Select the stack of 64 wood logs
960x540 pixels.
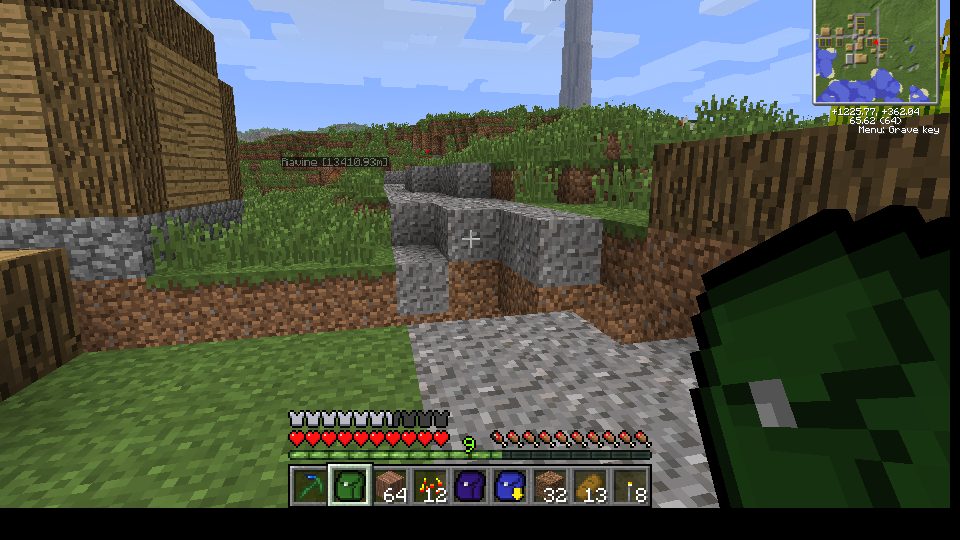pyautogui.click(x=390, y=486)
